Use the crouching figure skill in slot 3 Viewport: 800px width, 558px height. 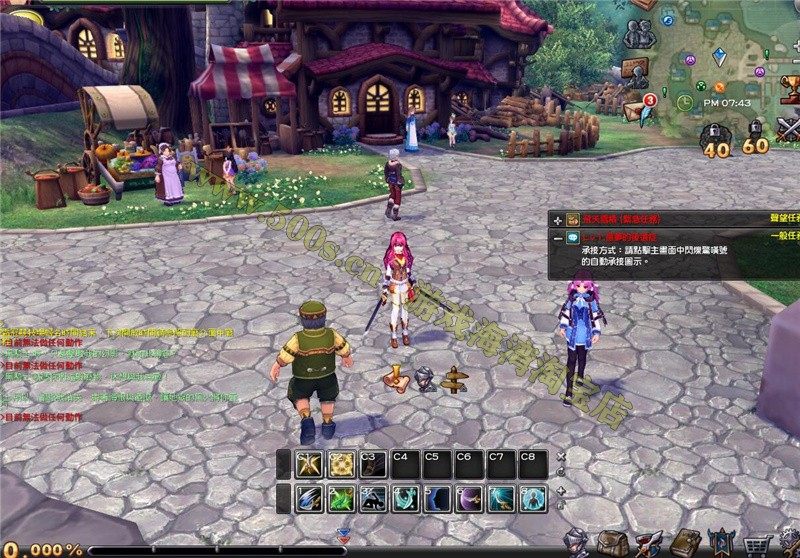[x=373, y=497]
